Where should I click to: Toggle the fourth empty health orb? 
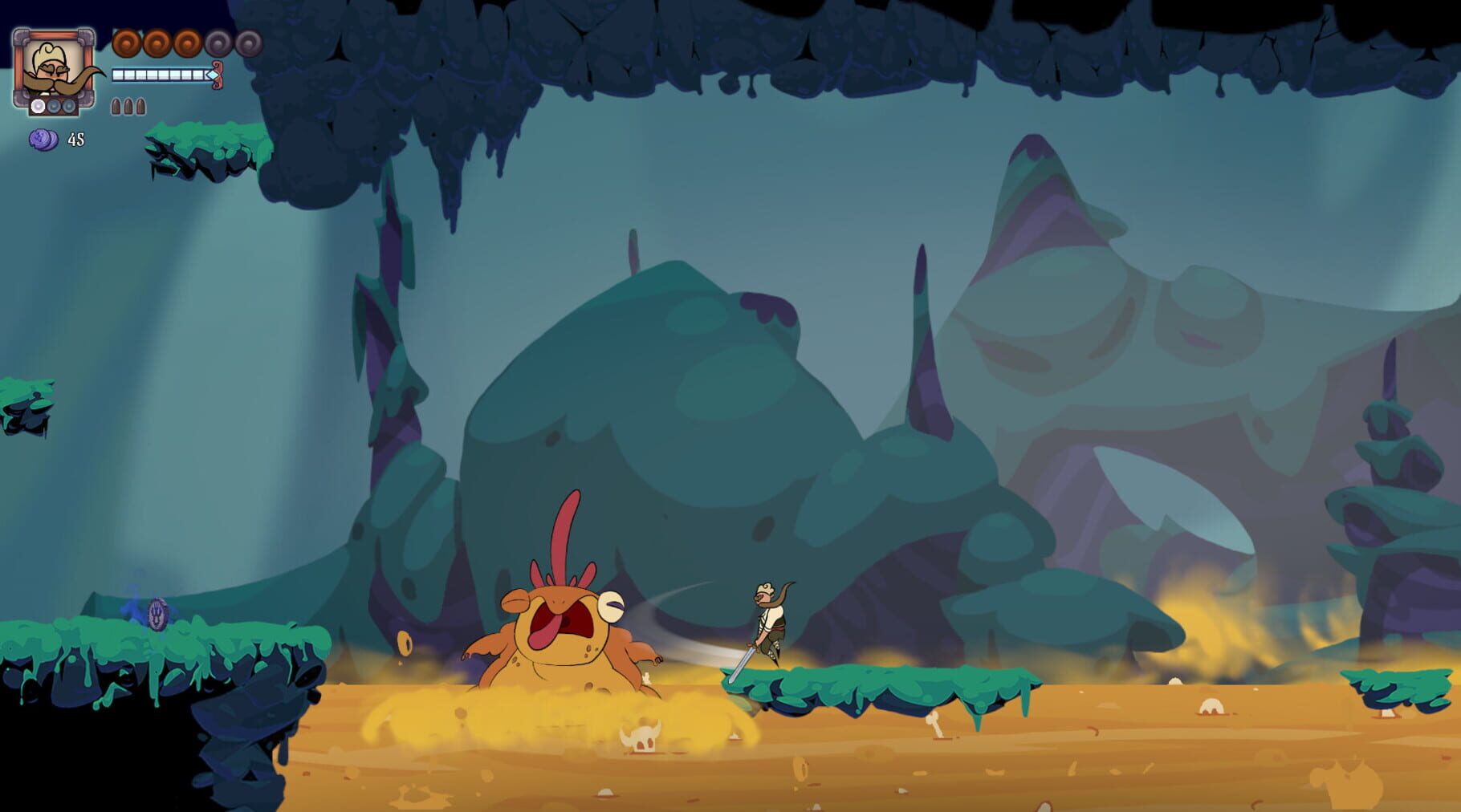point(217,43)
